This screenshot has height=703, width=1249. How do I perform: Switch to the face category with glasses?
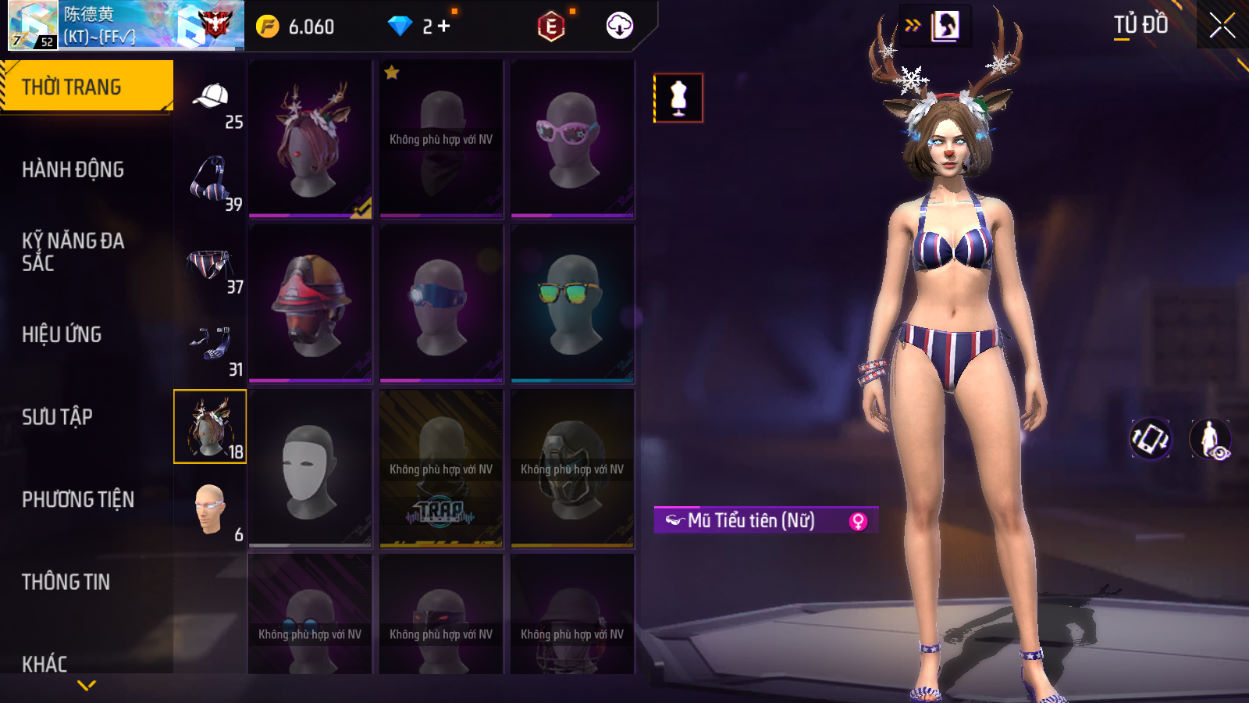pos(210,510)
